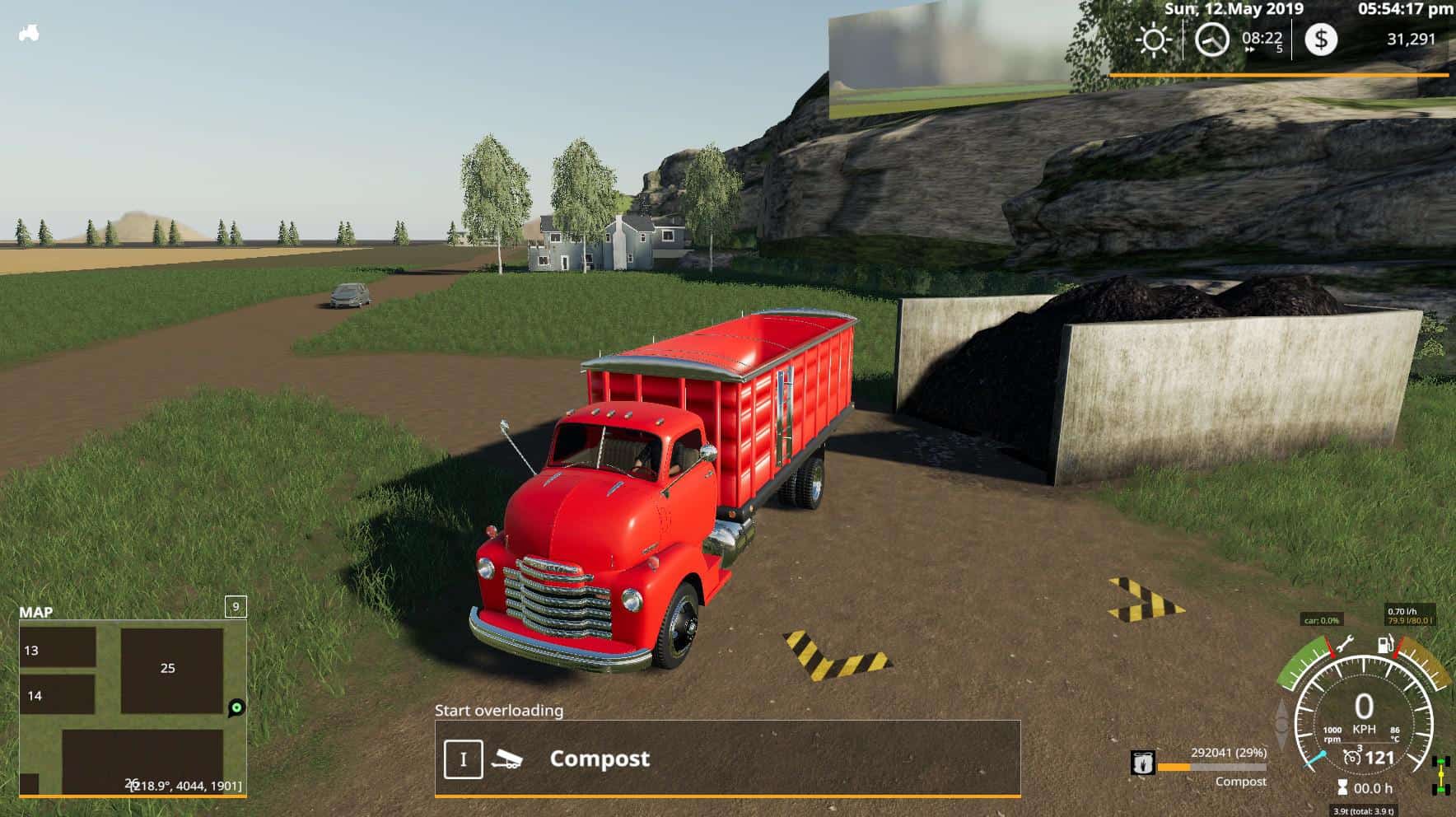The height and width of the screenshot is (817, 1456).
Task: Click the fuel pump gauge icon
Action: tap(1387, 644)
